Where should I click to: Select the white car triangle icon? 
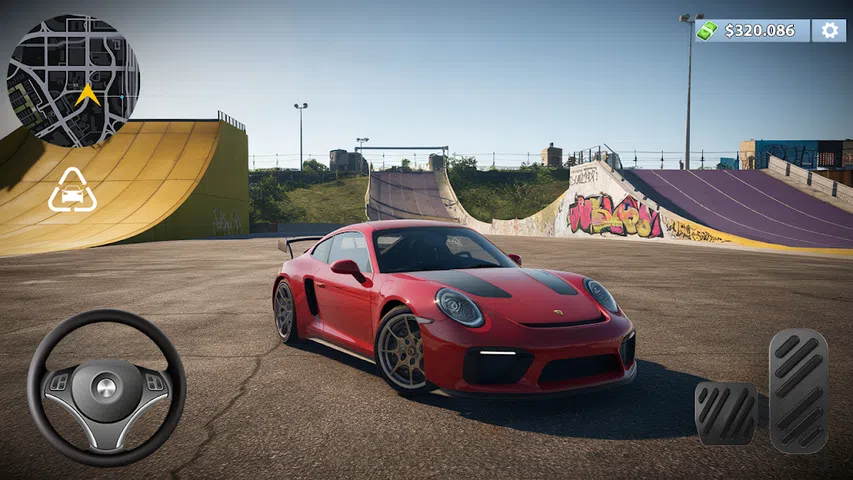tap(72, 191)
